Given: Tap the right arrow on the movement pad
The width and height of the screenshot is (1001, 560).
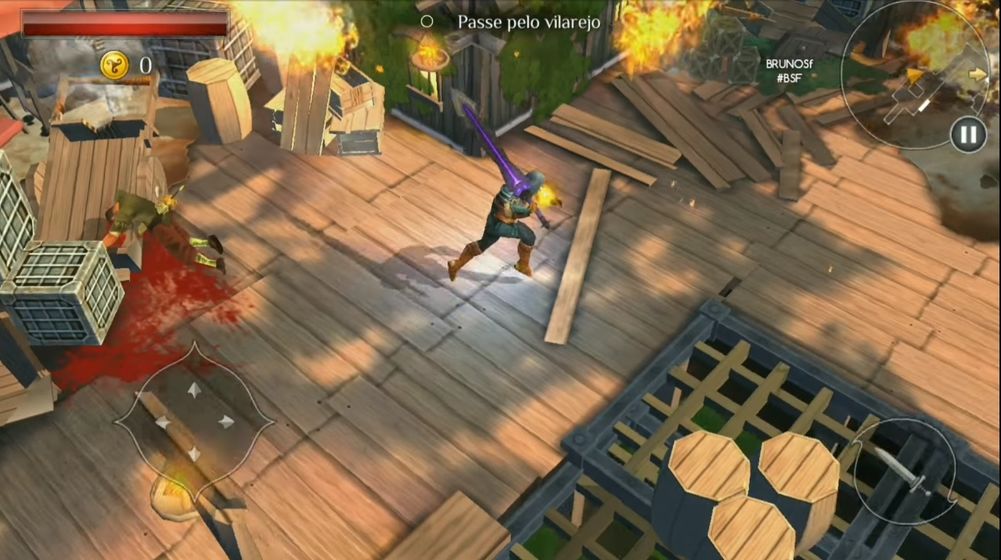Looking at the screenshot, I should click(x=227, y=421).
